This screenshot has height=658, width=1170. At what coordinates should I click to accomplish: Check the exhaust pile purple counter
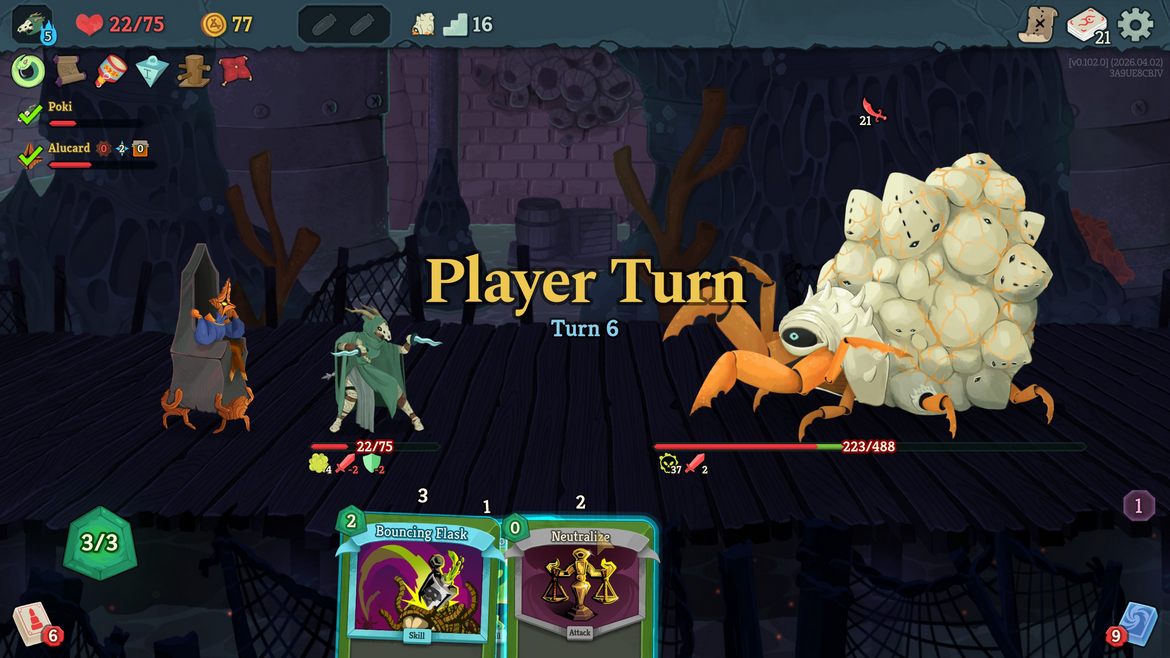1138,505
